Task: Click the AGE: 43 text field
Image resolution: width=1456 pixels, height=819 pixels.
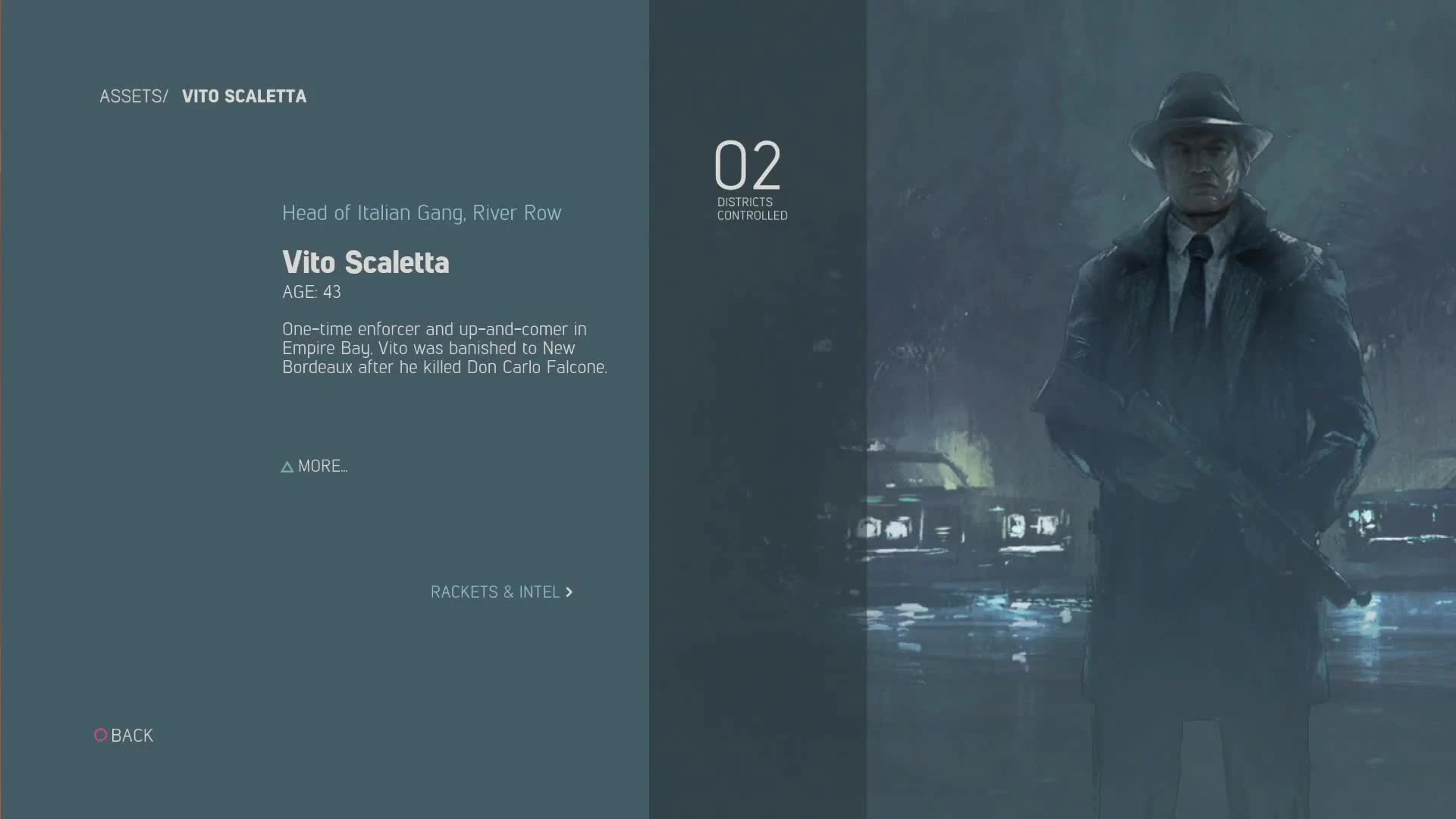Action: pos(311,292)
